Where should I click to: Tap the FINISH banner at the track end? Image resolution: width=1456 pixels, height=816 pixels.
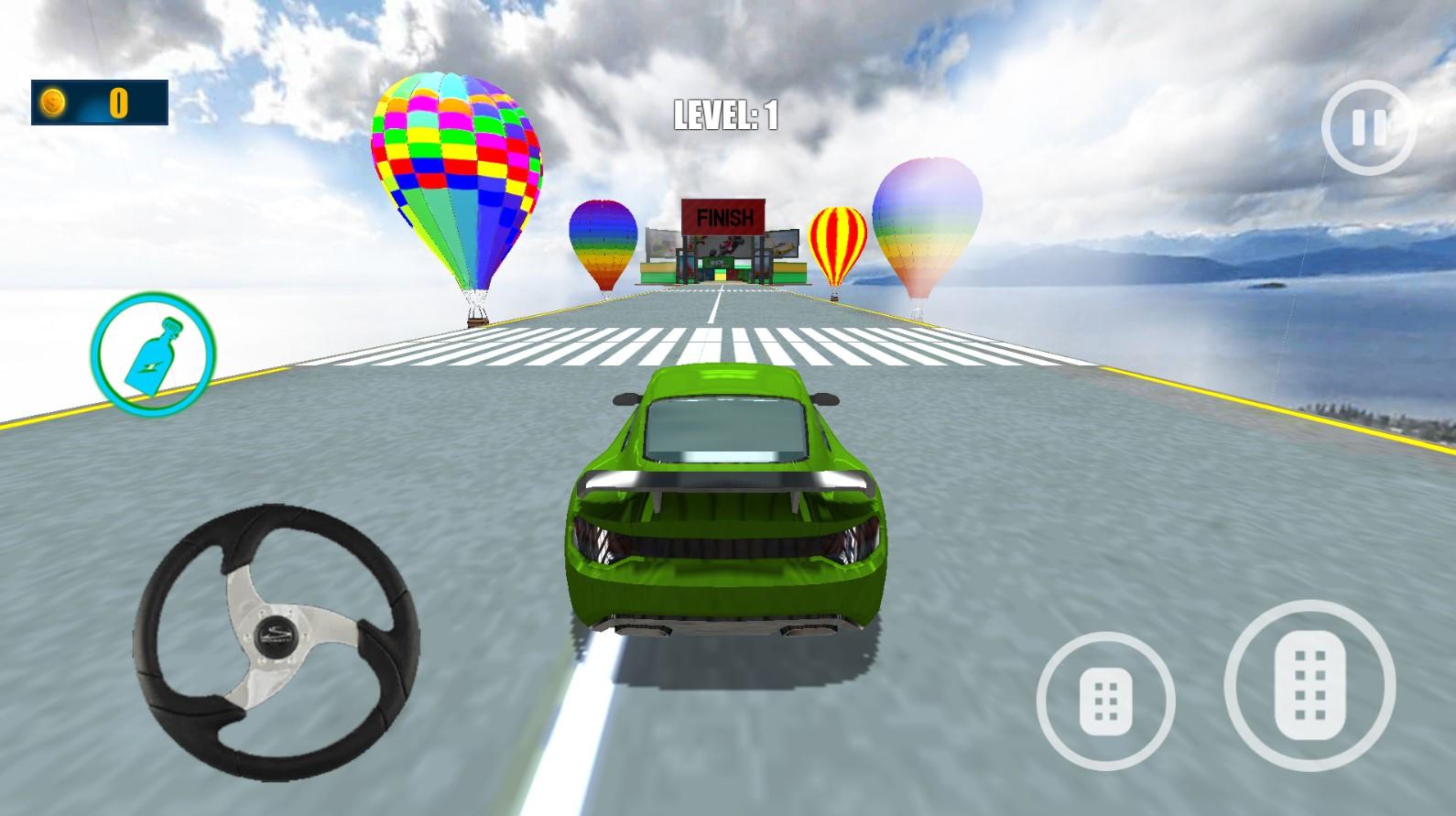coord(723,217)
